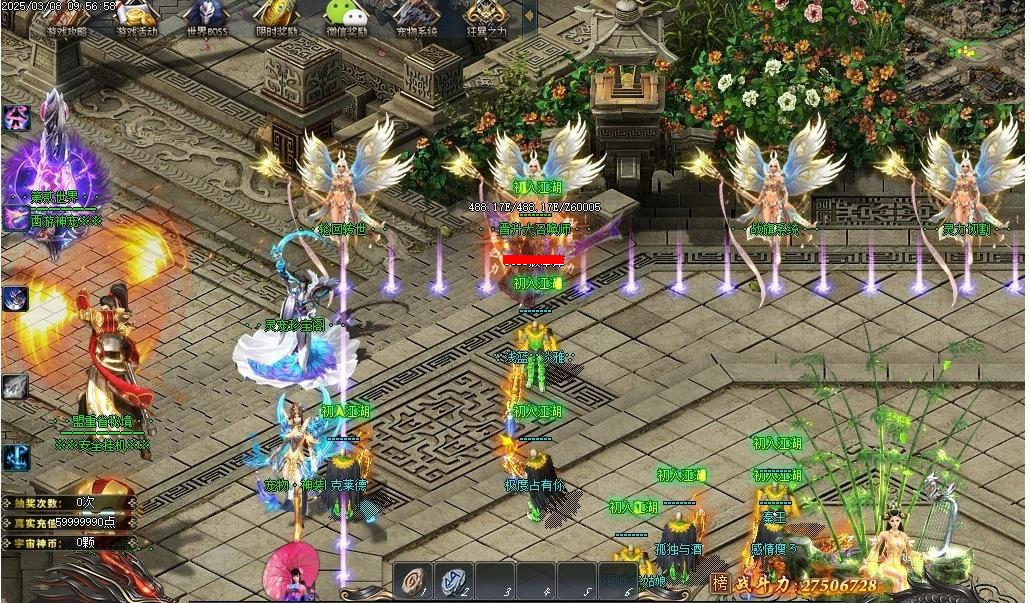Viewport: 1030px width, 603px height.
Task: Select the hotbar slot 1 rune stone
Action: click(414, 581)
